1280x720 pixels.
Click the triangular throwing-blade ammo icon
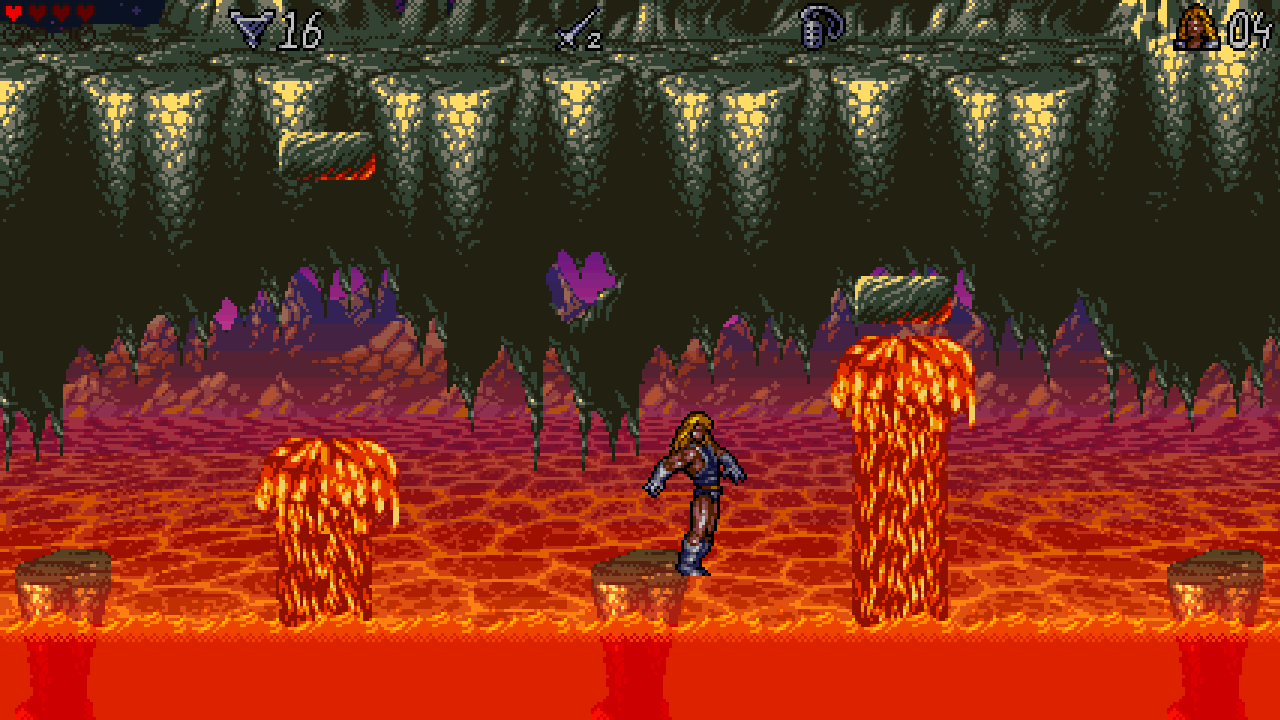[x=250, y=28]
